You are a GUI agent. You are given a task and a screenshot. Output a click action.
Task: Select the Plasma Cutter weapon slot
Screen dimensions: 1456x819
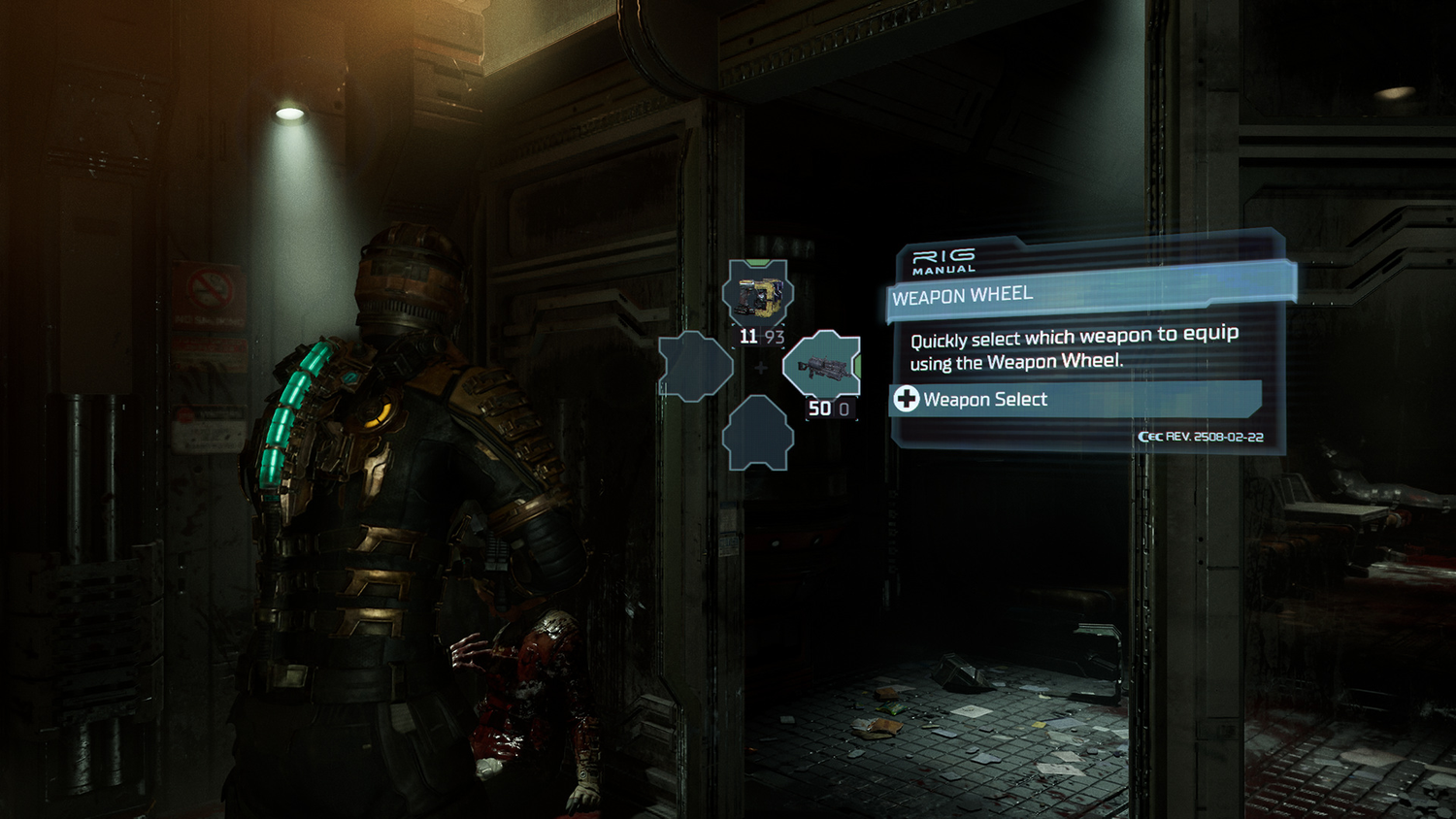click(758, 293)
